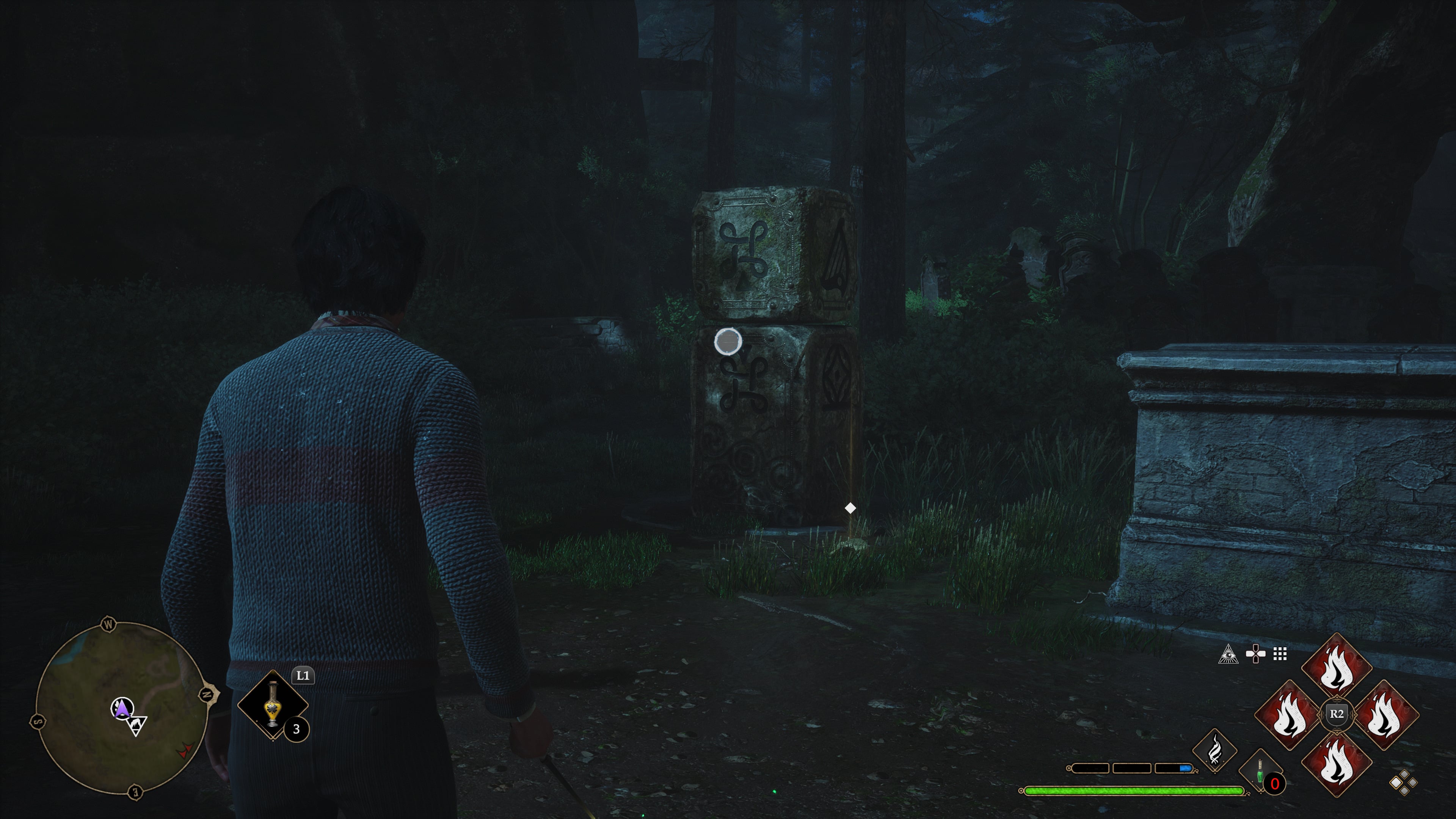Click the white d-pad cross icon
This screenshot has width=1456, height=819.
1255,654
